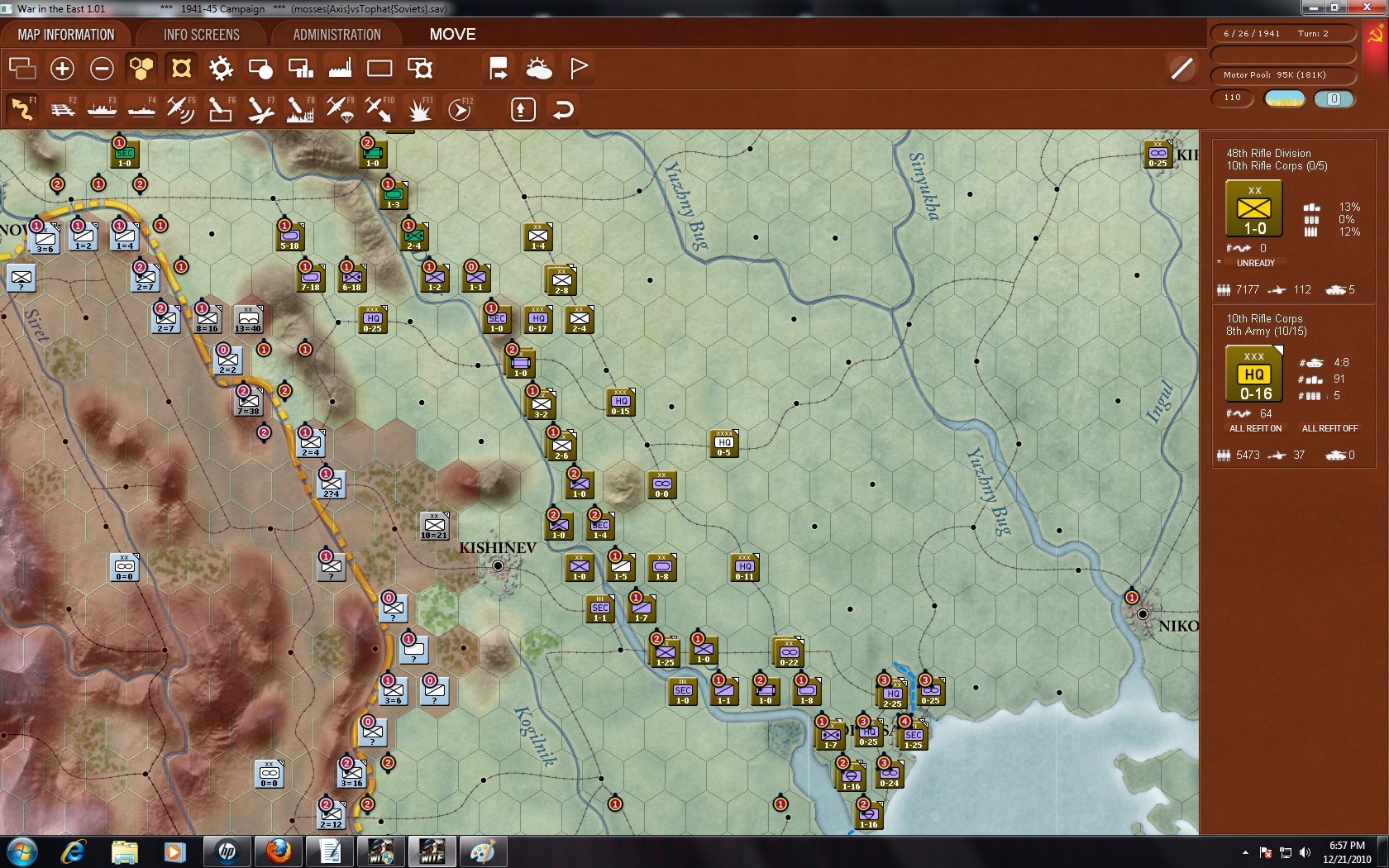This screenshot has height=868, width=1389.
Task: Select the airborne drop mode (F9)
Action: coord(340,108)
